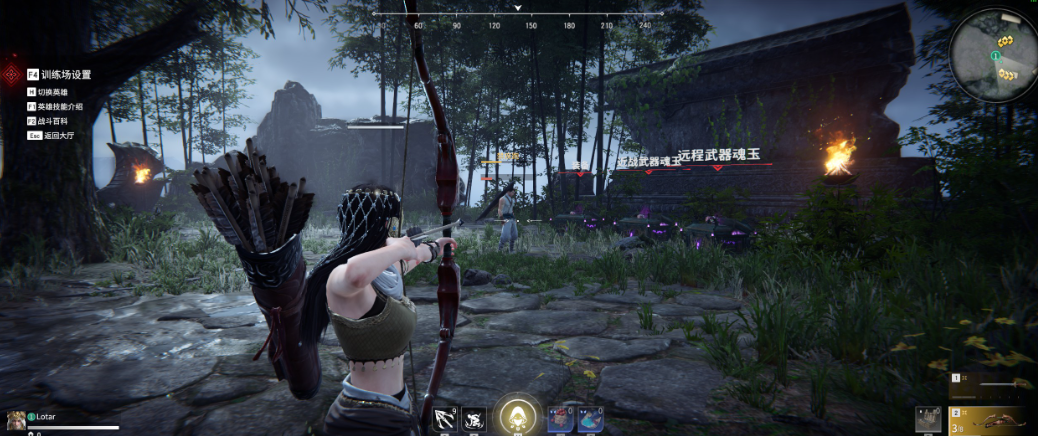Use the red berry basket consumable
The image size is (1038, 436).
pos(560,420)
